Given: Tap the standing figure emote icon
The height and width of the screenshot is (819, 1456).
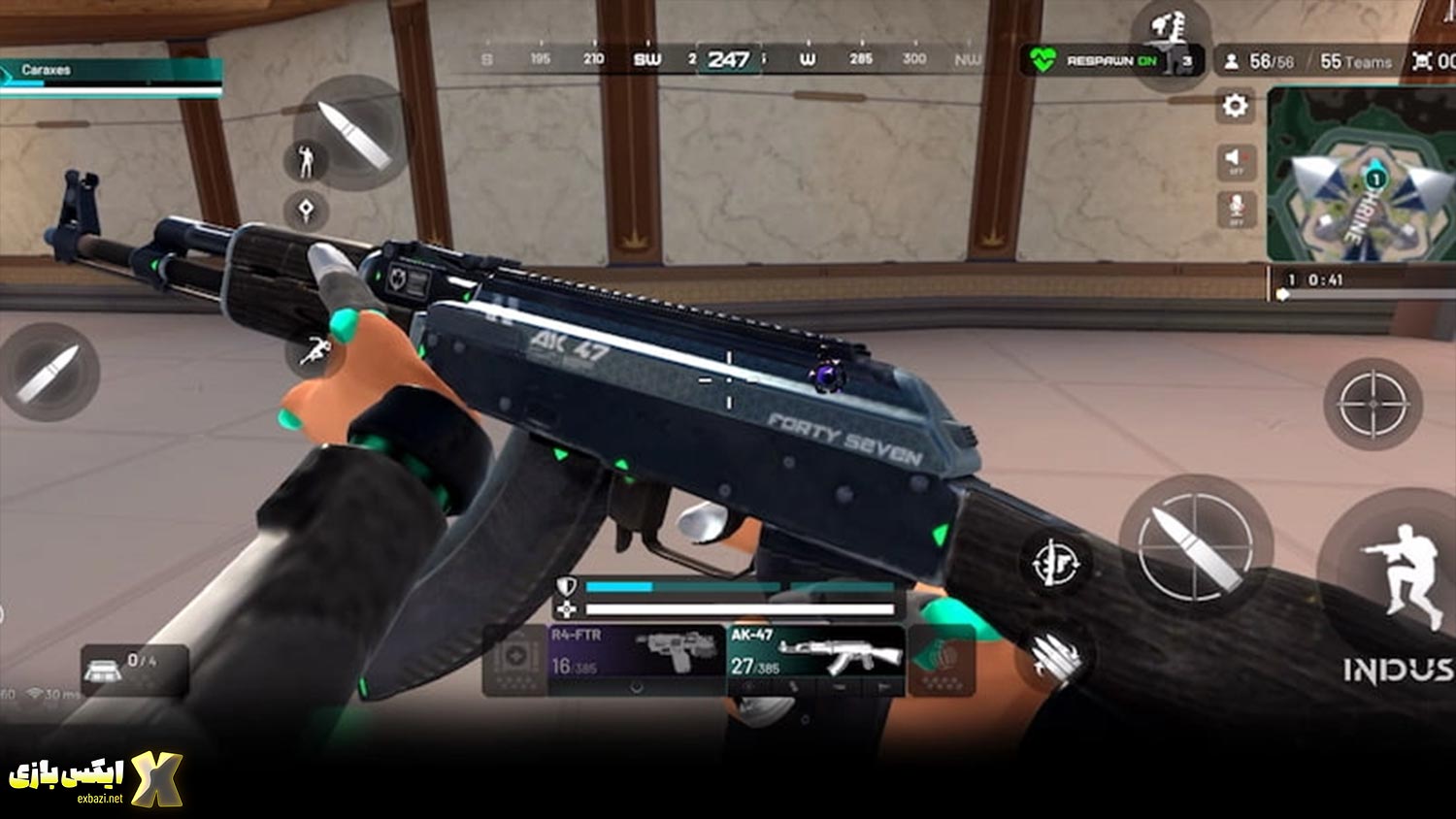Looking at the screenshot, I should click(x=307, y=161).
